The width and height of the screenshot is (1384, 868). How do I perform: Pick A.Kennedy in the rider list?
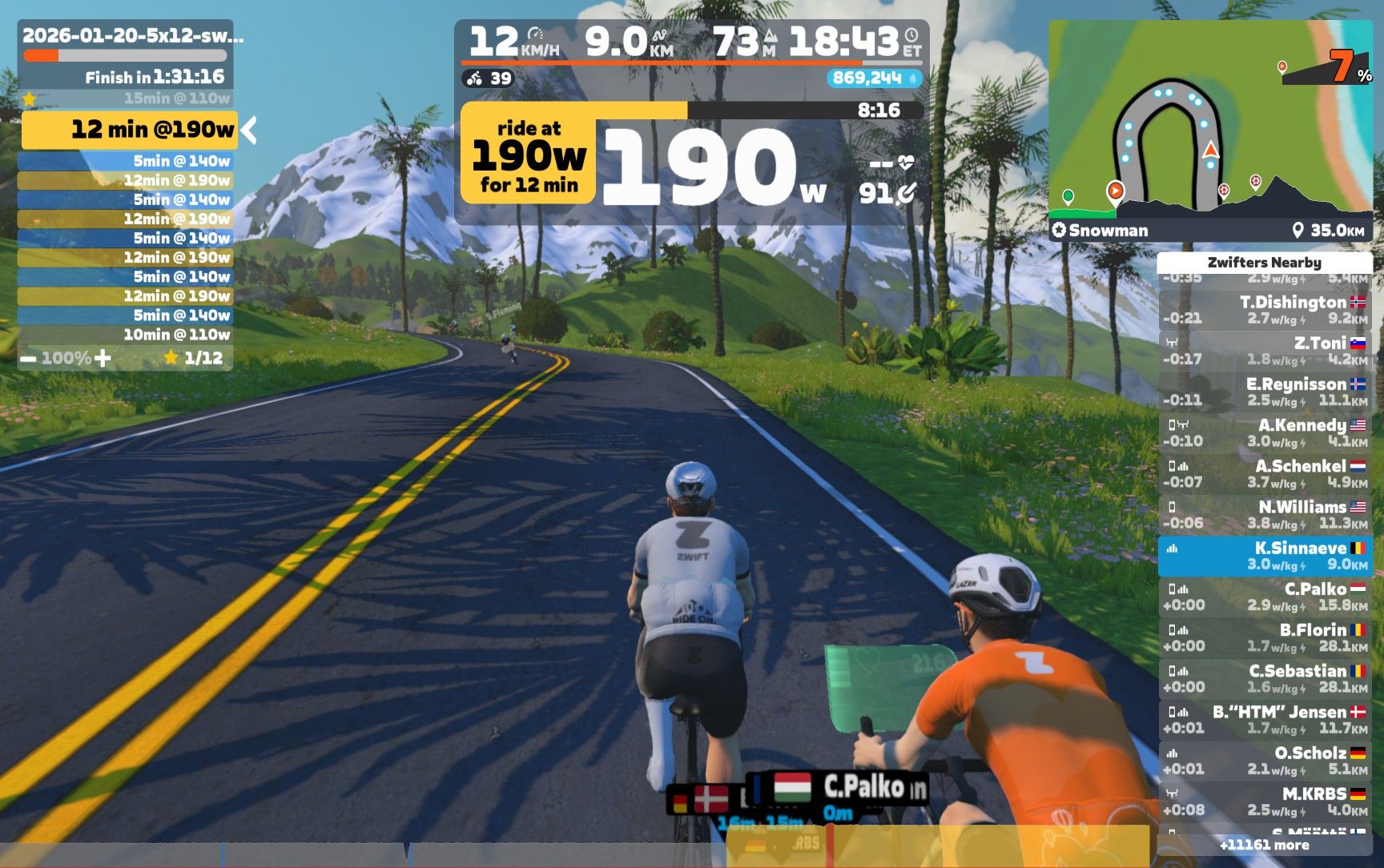point(1265,432)
